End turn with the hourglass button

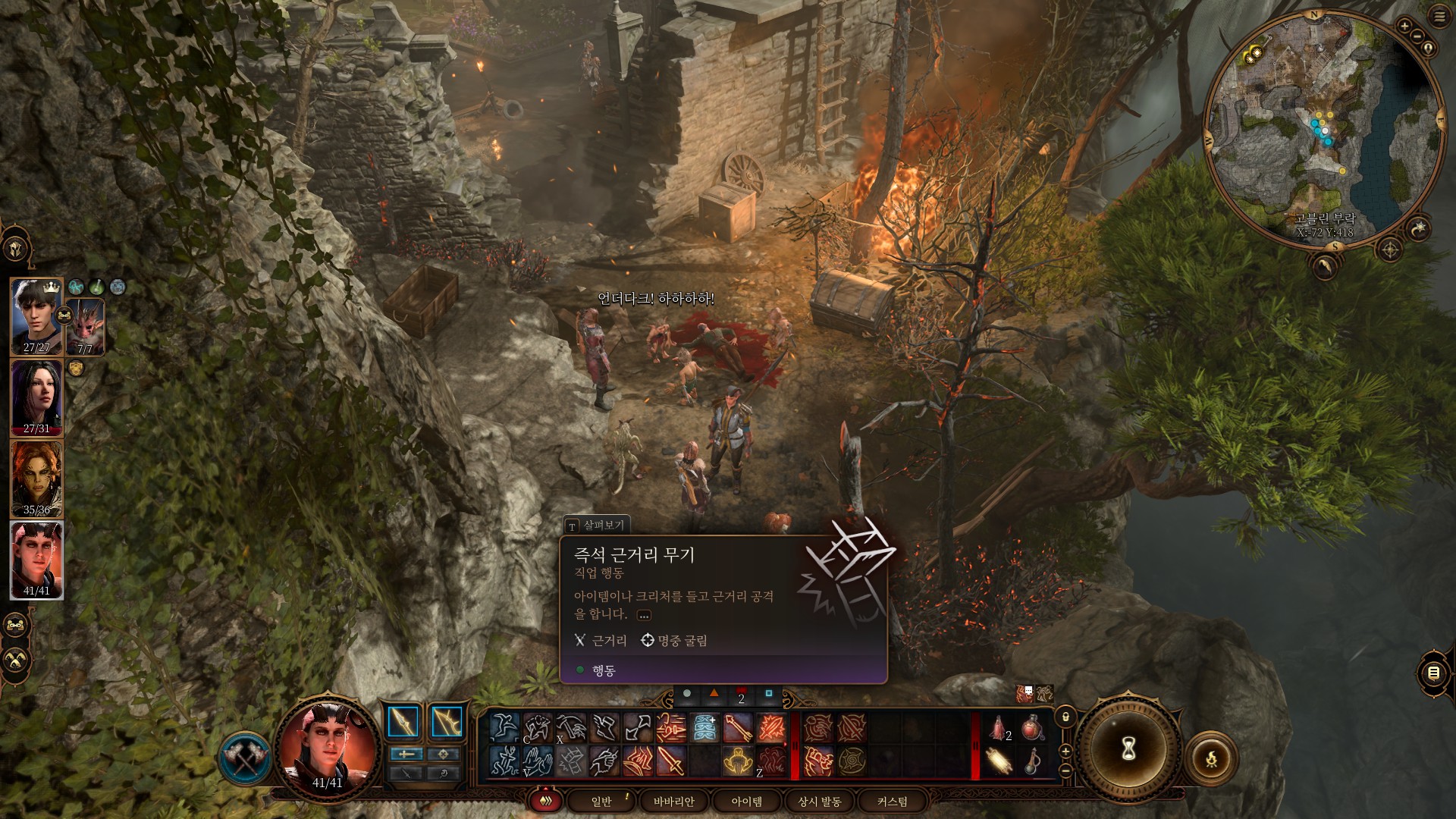(1128, 749)
